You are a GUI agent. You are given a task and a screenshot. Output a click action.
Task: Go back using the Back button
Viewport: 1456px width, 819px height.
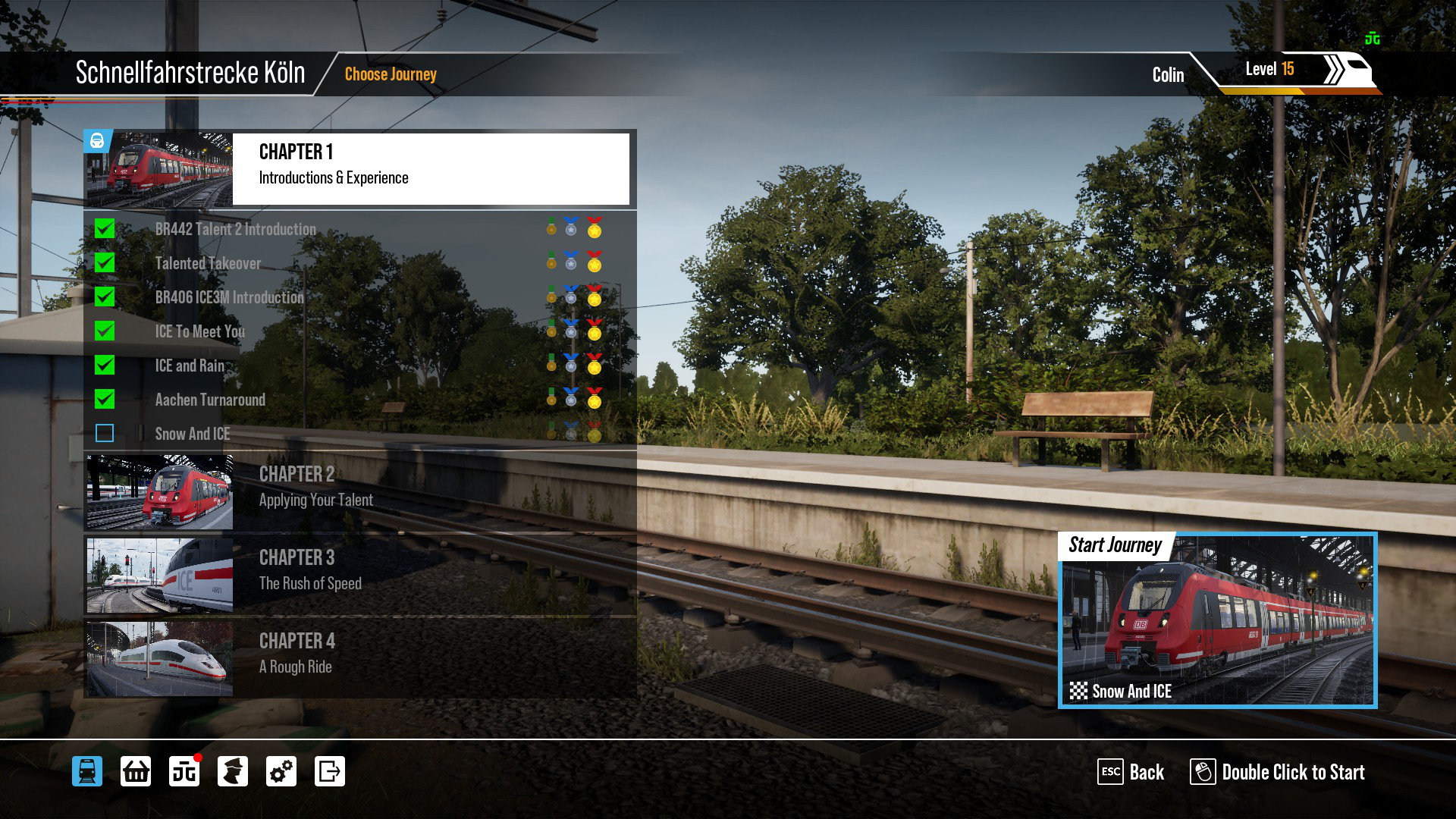click(x=1131, y=772)
